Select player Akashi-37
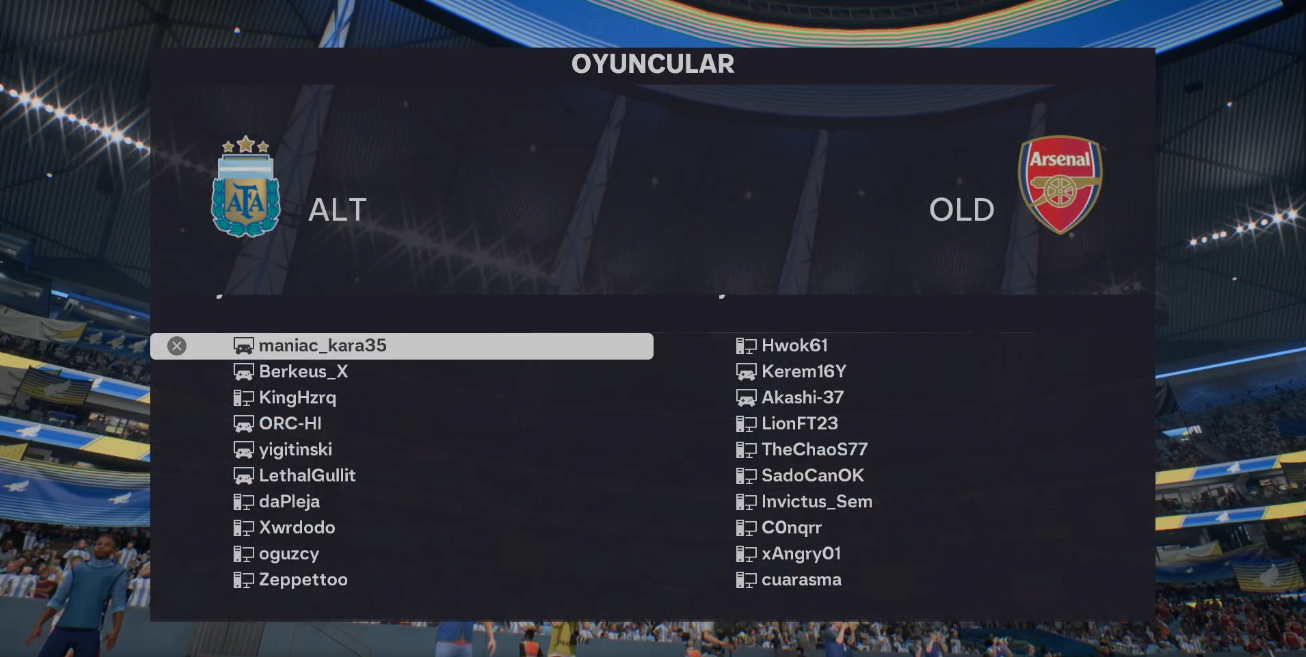Viewport: 1306px width, 657px height. [803, 398]
